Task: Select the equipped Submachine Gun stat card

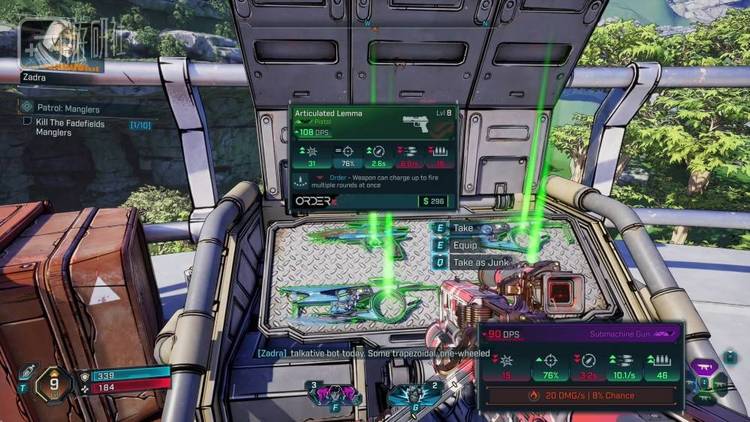Action: click(x=580, y=367)
